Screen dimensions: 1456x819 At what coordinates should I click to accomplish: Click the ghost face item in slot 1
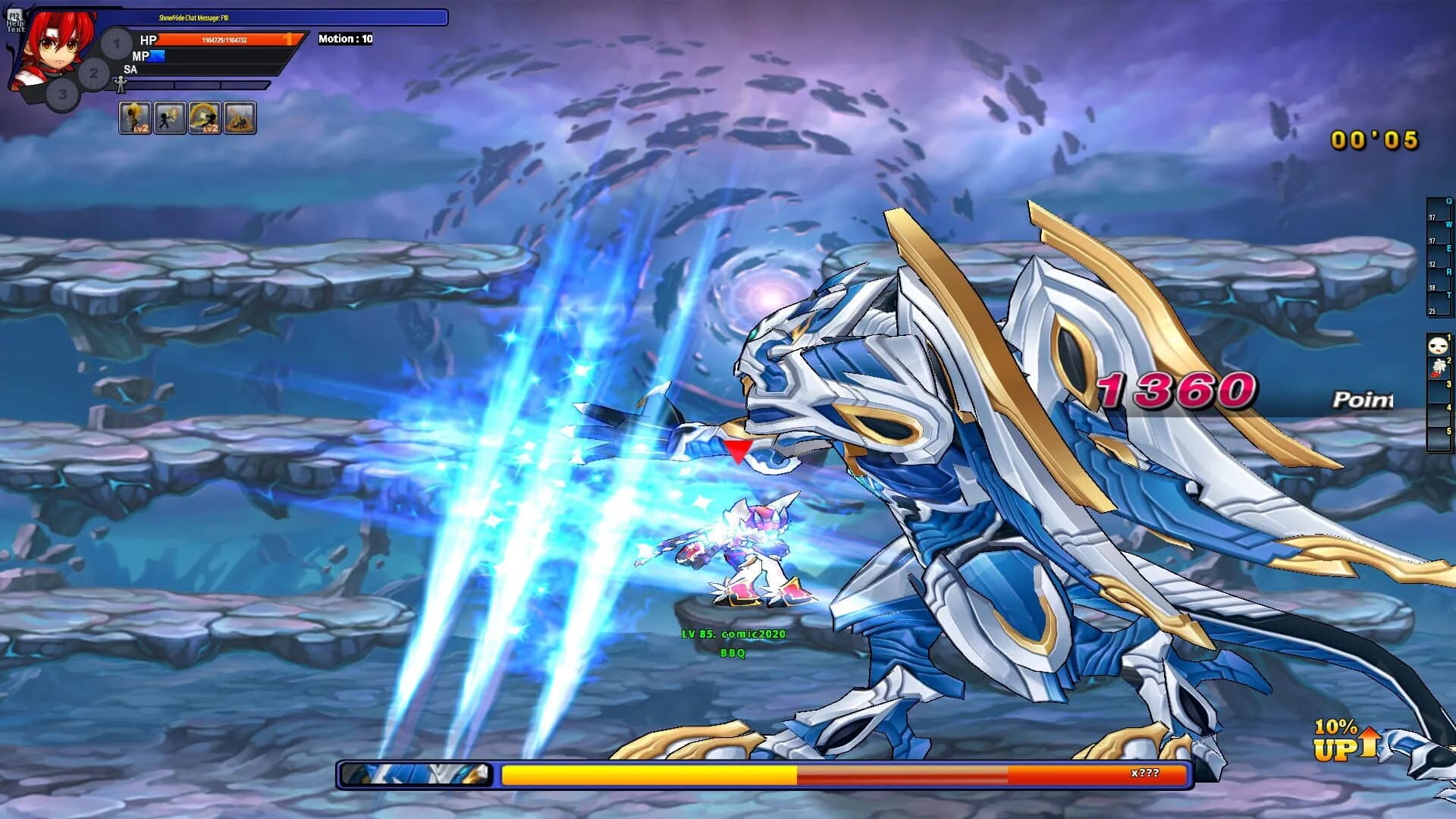pos(1438,345)
